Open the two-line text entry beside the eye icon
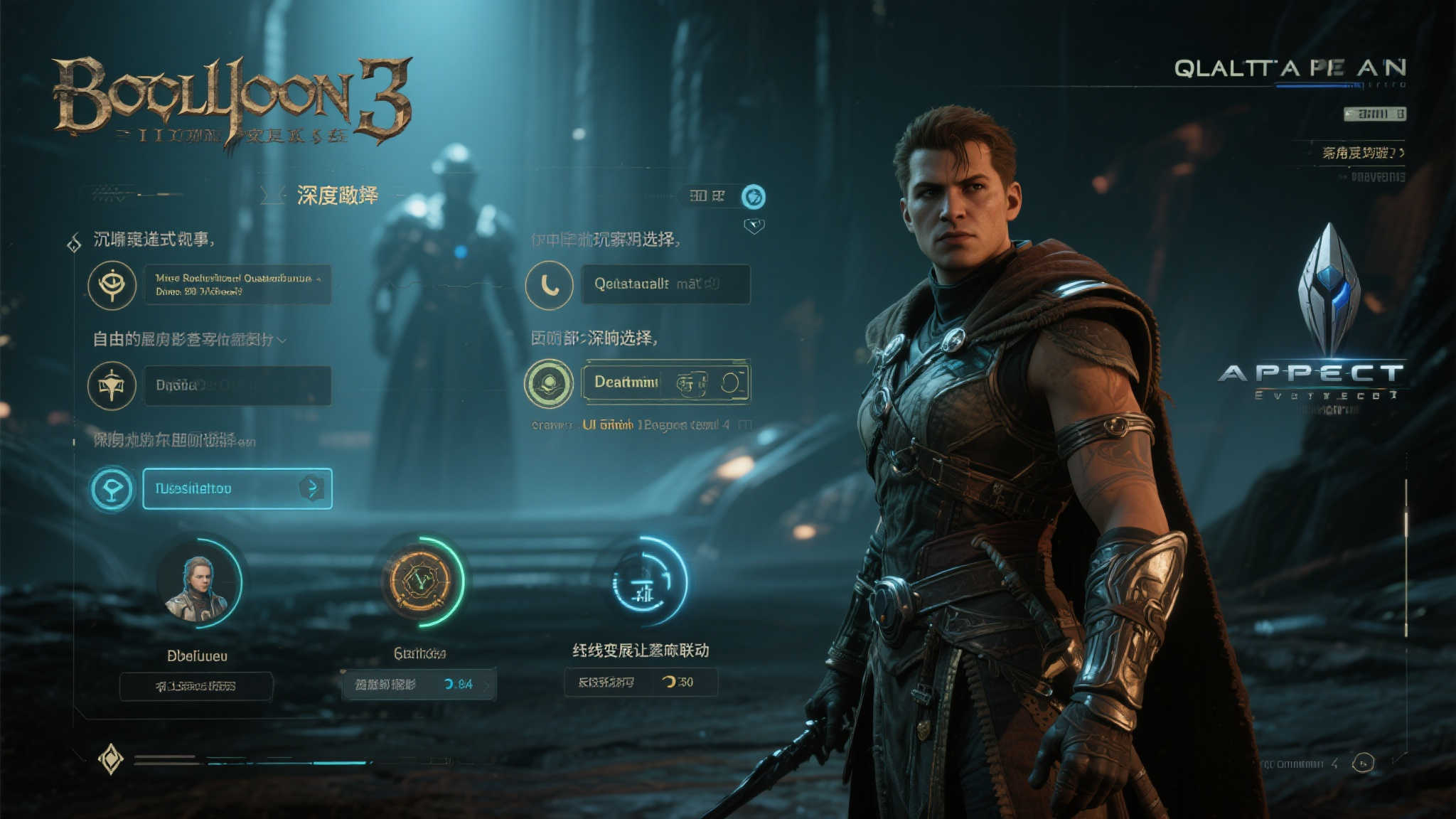This screenshot has height=819, width=1456. (x=237, y=285)
